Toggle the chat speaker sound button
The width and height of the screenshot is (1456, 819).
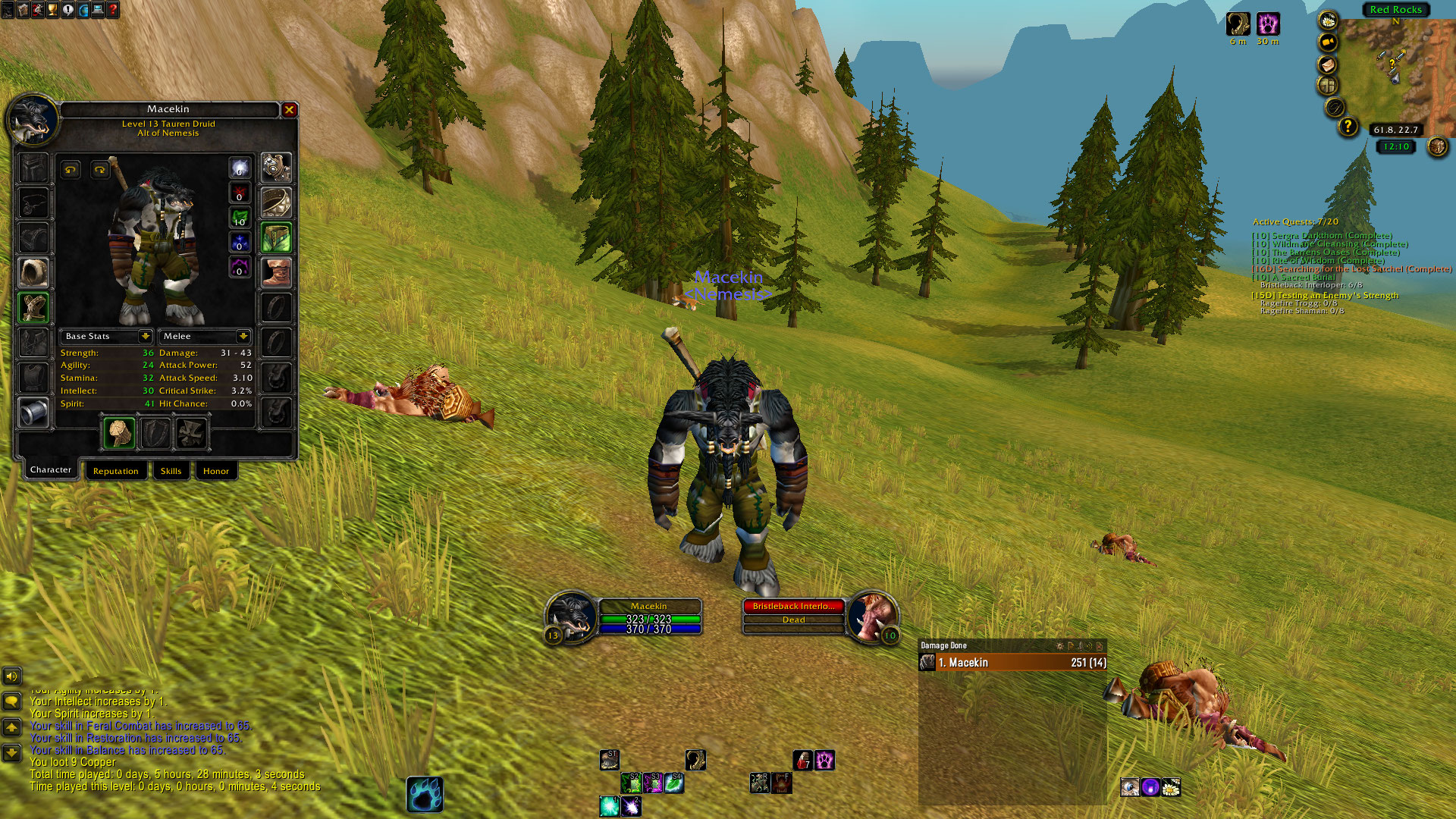point(12,676)
